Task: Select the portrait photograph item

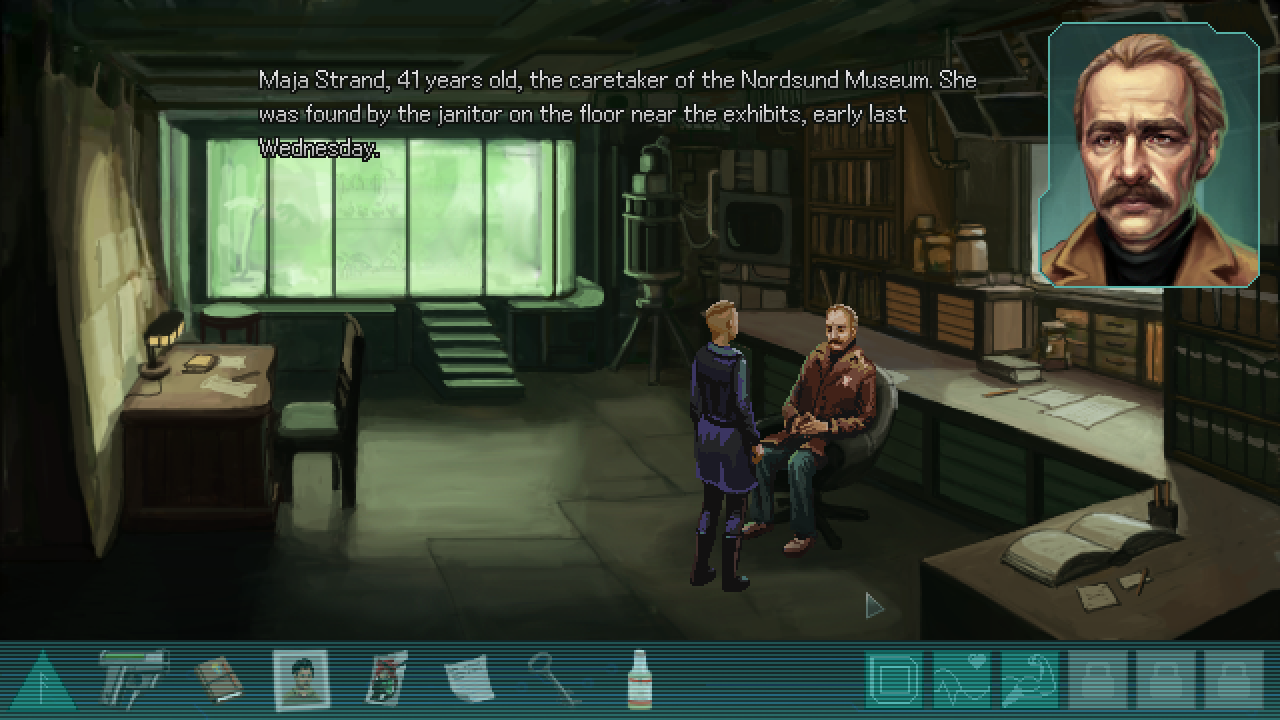Action: [301, 680]
